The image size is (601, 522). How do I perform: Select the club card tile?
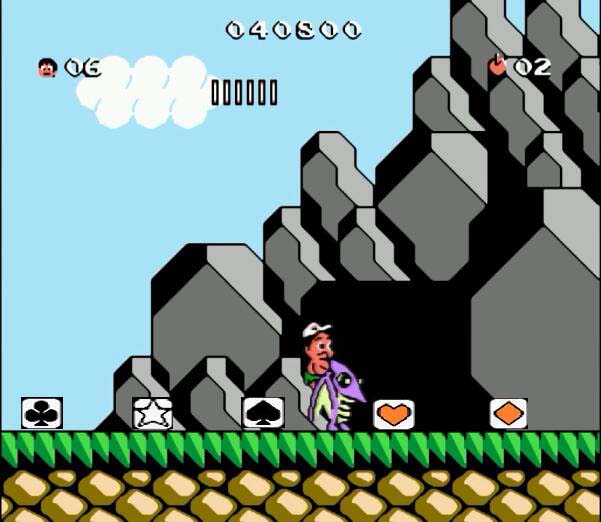point(42,412)
